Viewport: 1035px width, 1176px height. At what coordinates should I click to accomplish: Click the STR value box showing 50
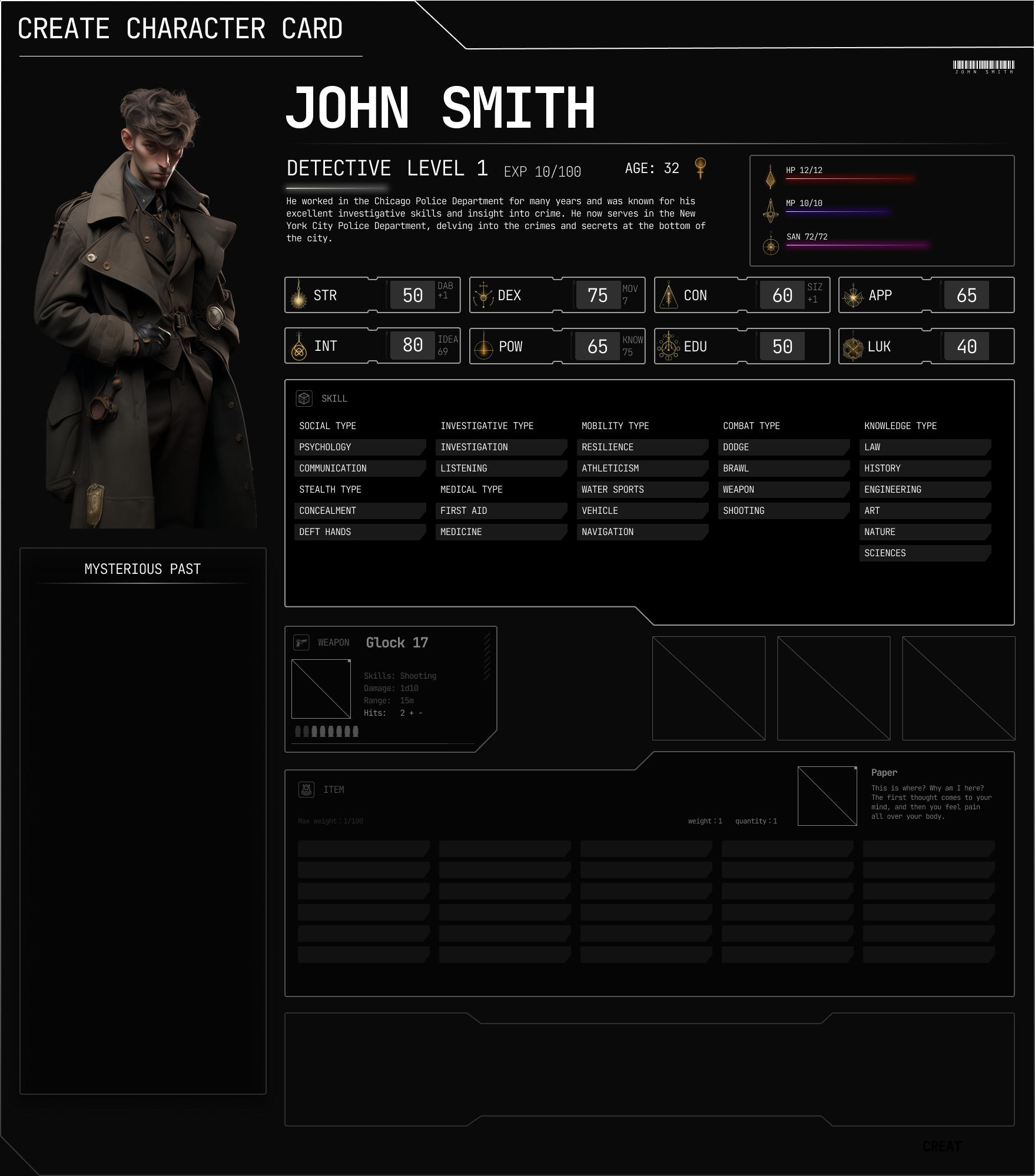click(x=413, y=295)
